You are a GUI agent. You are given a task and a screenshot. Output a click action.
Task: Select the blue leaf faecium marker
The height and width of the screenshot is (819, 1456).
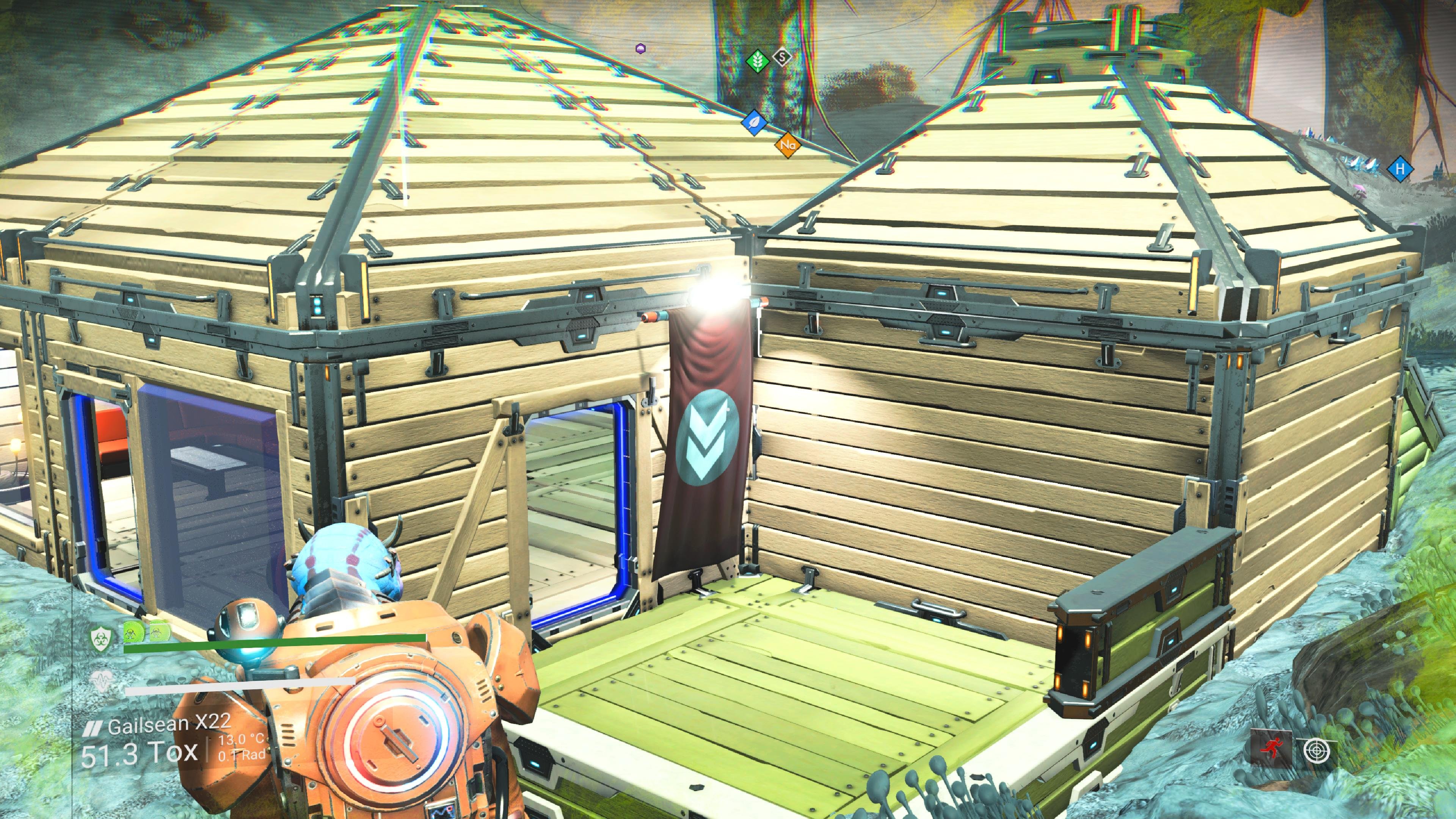coord(753,122)
